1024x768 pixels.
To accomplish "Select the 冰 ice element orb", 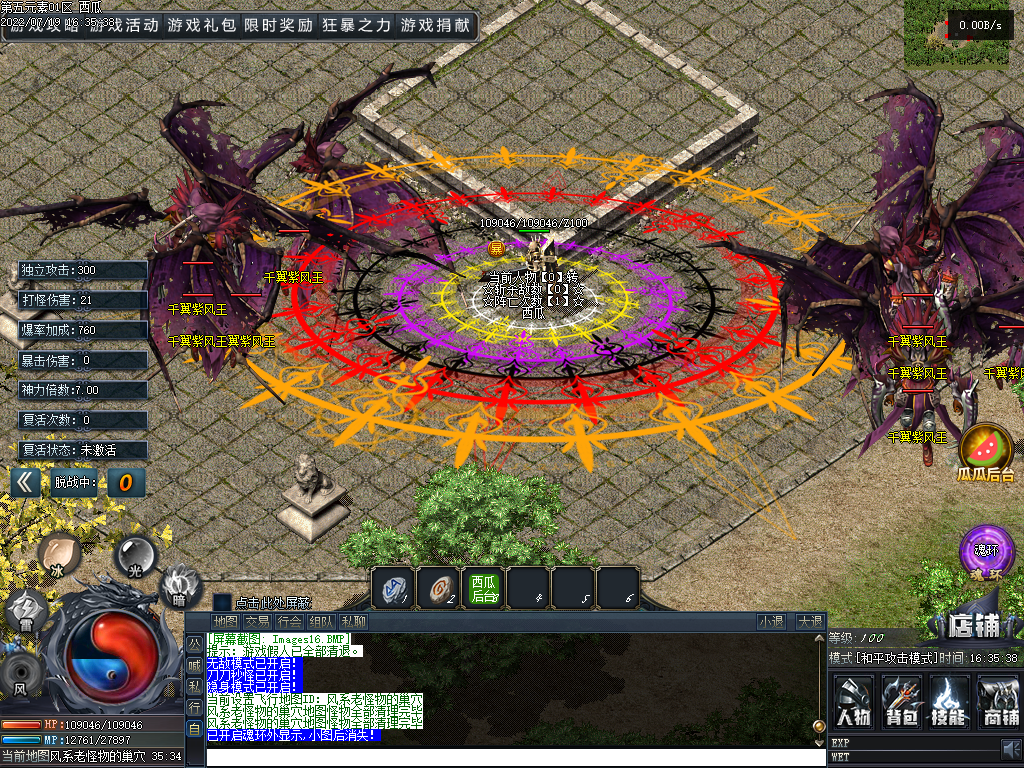I will point(59,554).
